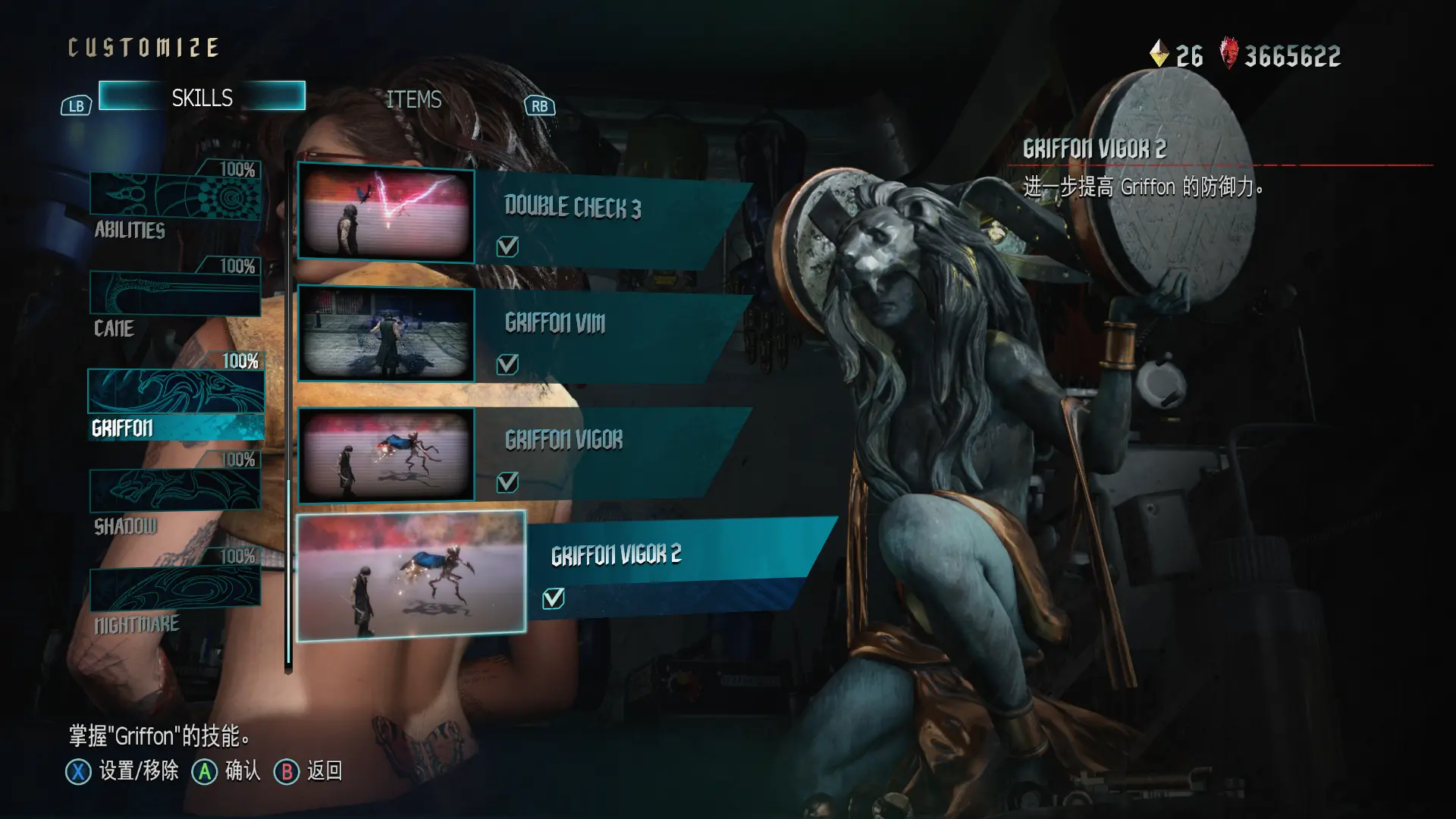The height and width of the screenshot is (819, 1456).
Task: Toggle the Double Check 3 checkbox
Action: pos(507,246)
